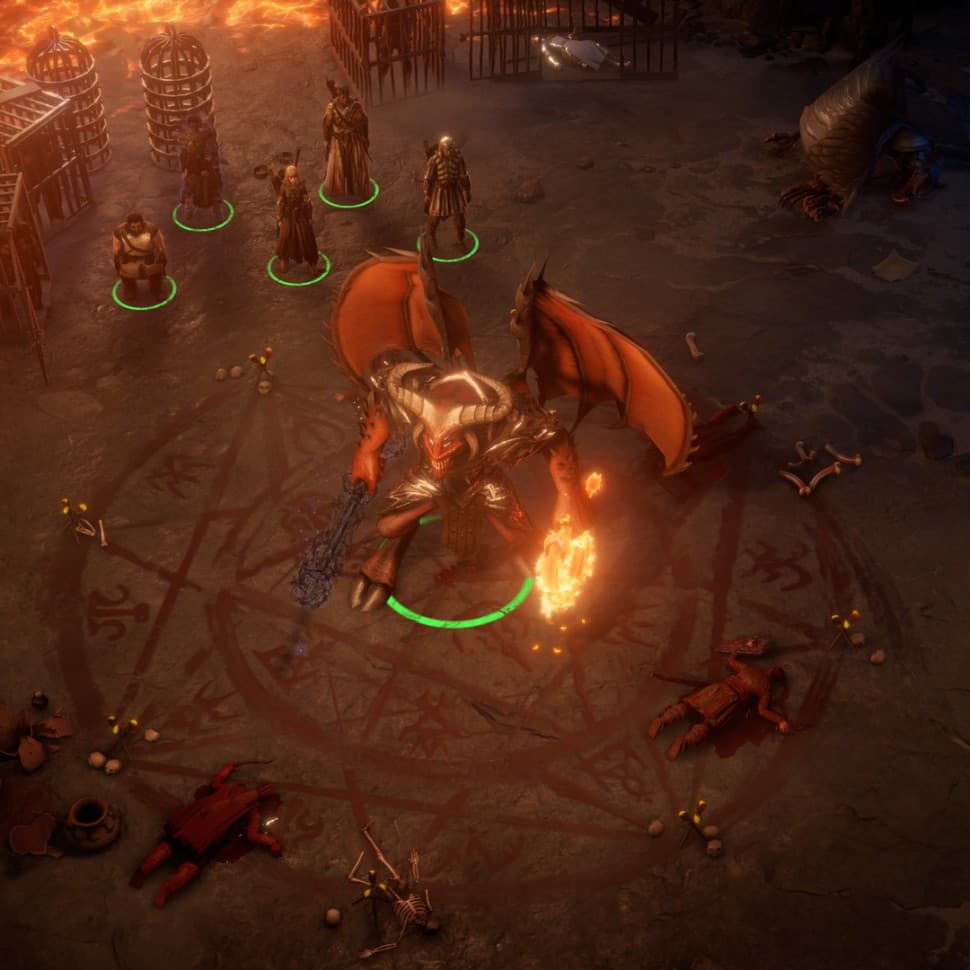Select the dark-clad party member beside the cage
The image size is (970, 970).
tap(201, 167)
